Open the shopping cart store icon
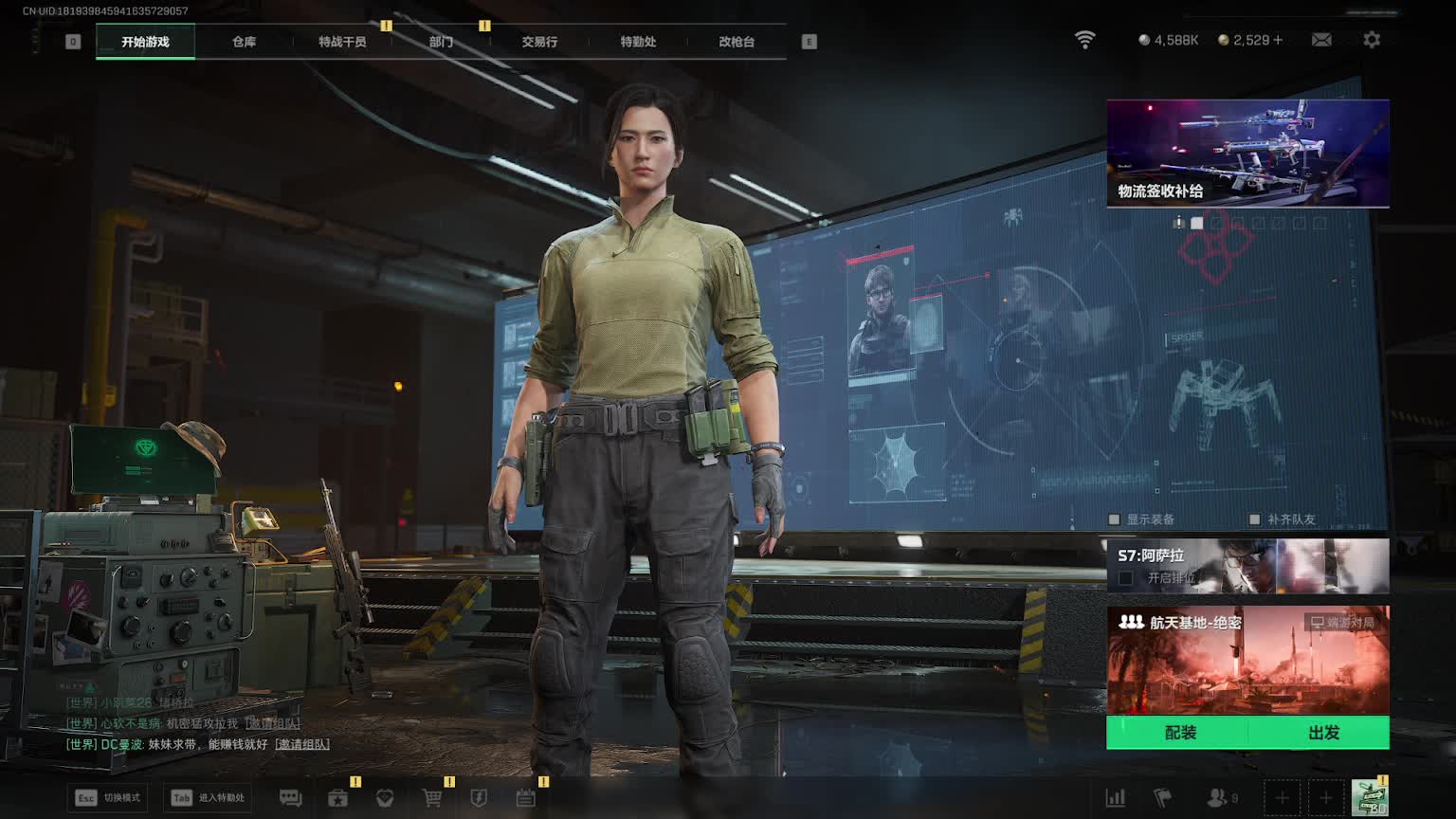1456x819 pixels. pyautogui.click(x=432, y=798)
